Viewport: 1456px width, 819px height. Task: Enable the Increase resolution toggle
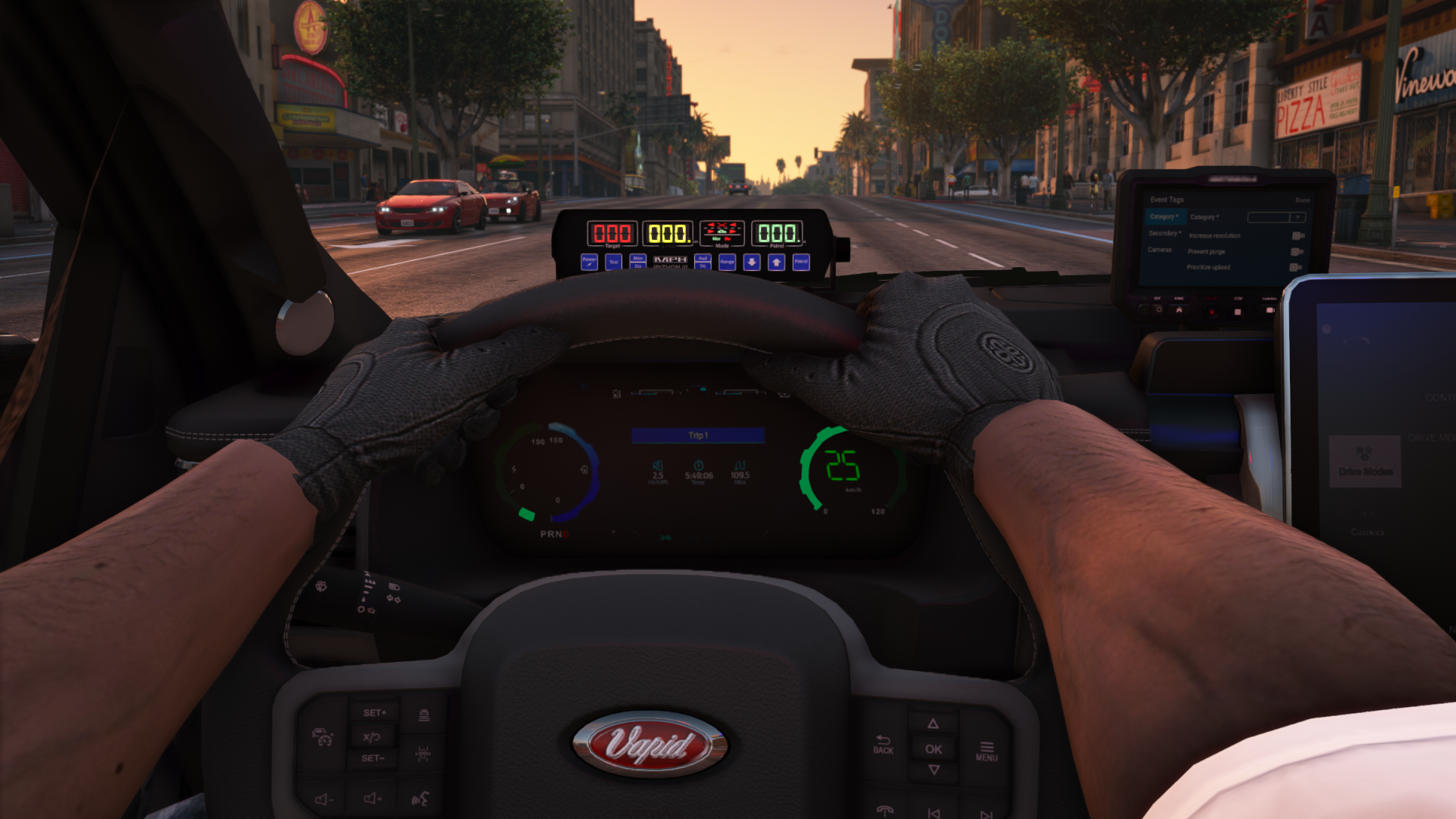pos(1298,236)
